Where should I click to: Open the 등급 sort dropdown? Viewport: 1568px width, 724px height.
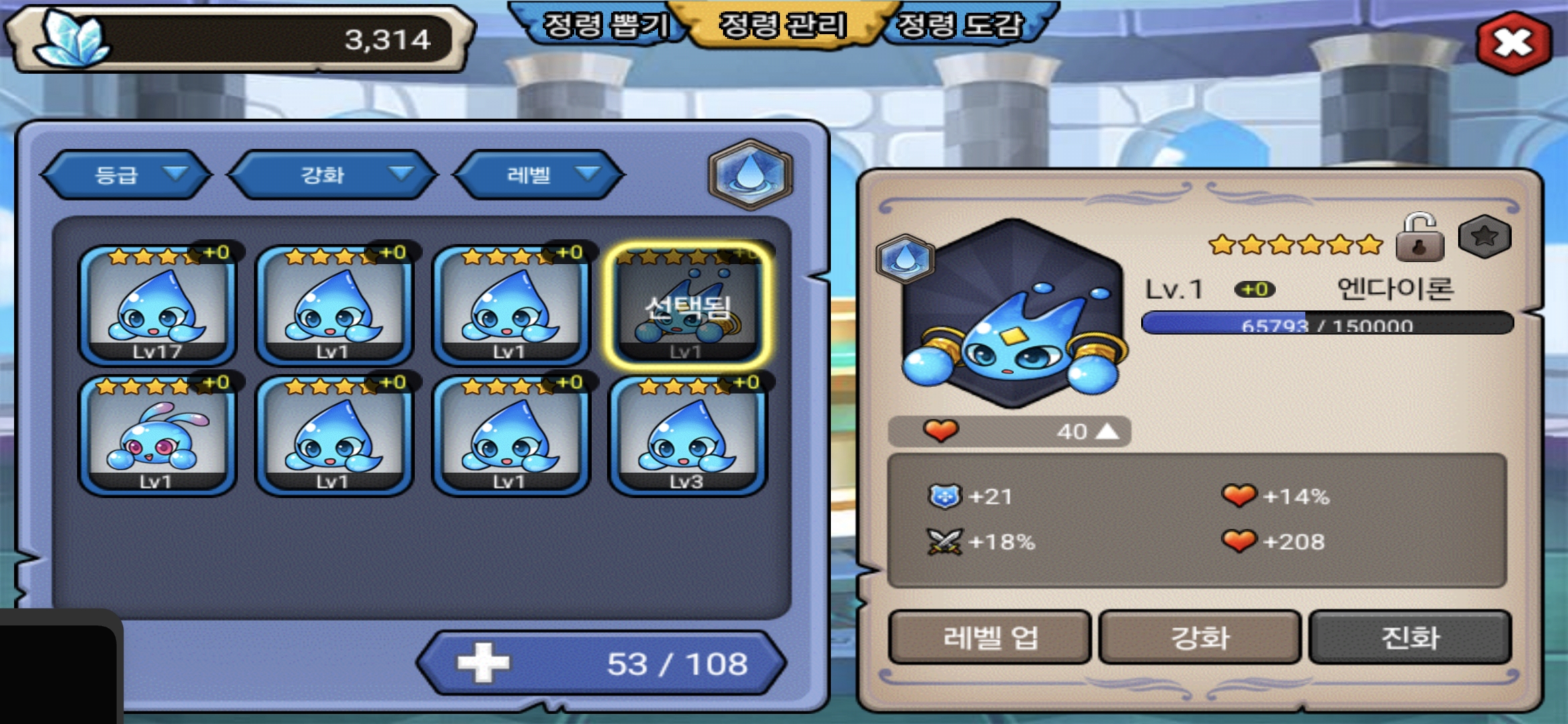pos(126,175)
